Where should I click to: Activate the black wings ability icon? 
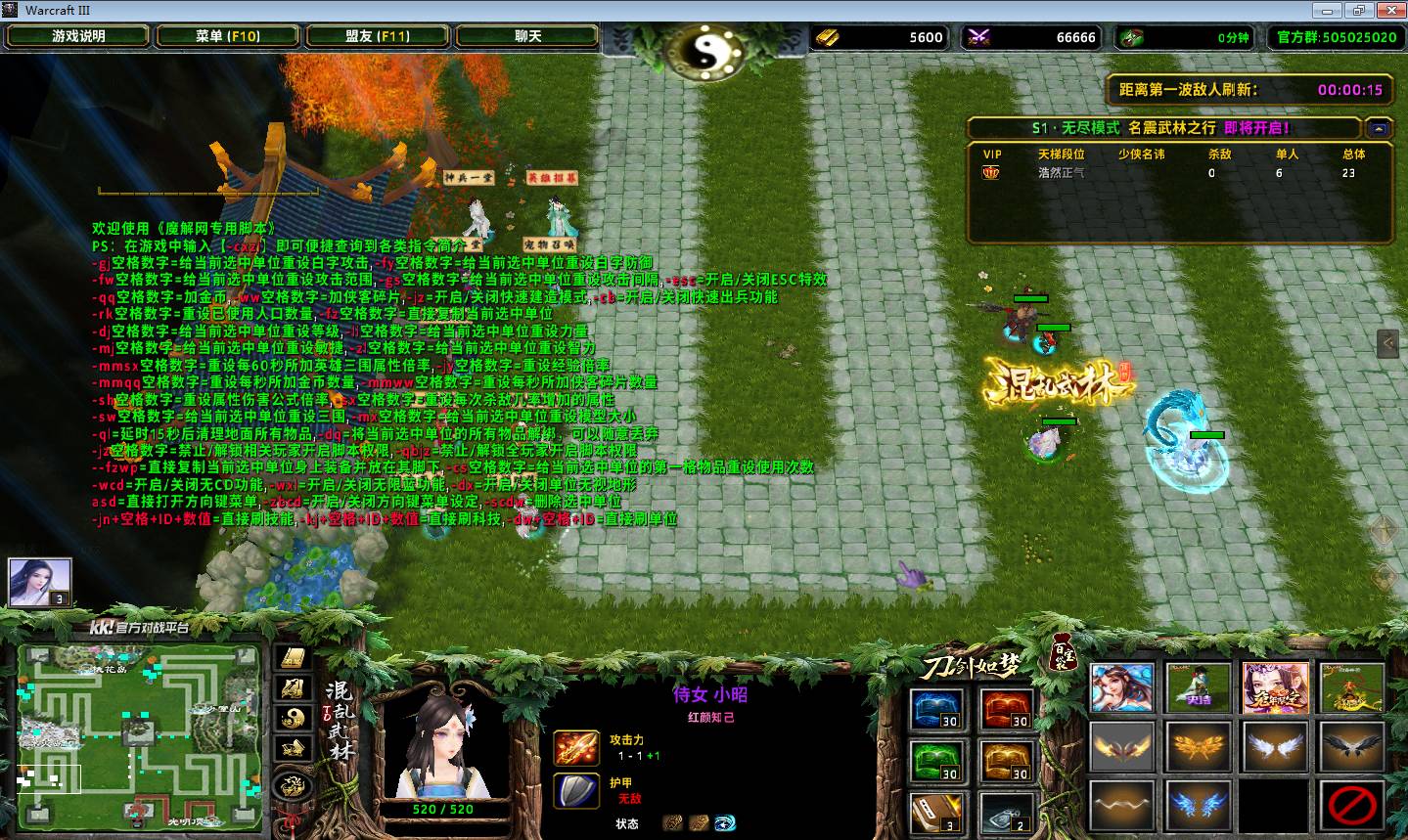point(1352,747)
